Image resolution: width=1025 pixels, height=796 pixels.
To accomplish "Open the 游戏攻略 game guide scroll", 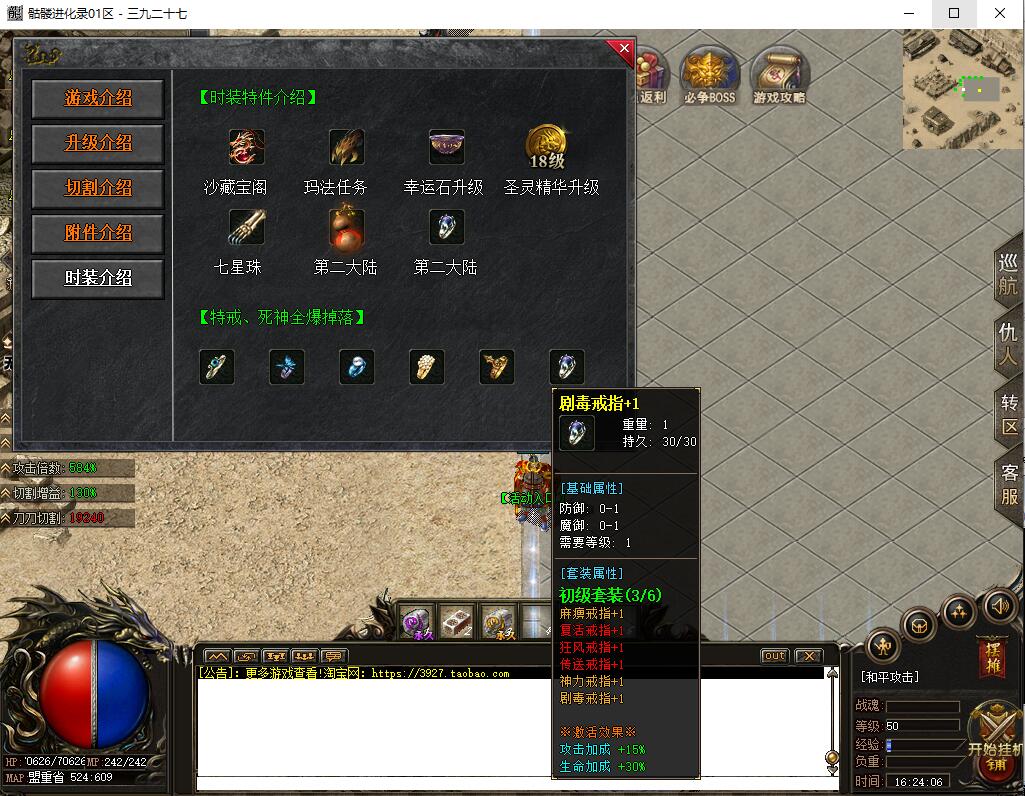I will 779,73.
